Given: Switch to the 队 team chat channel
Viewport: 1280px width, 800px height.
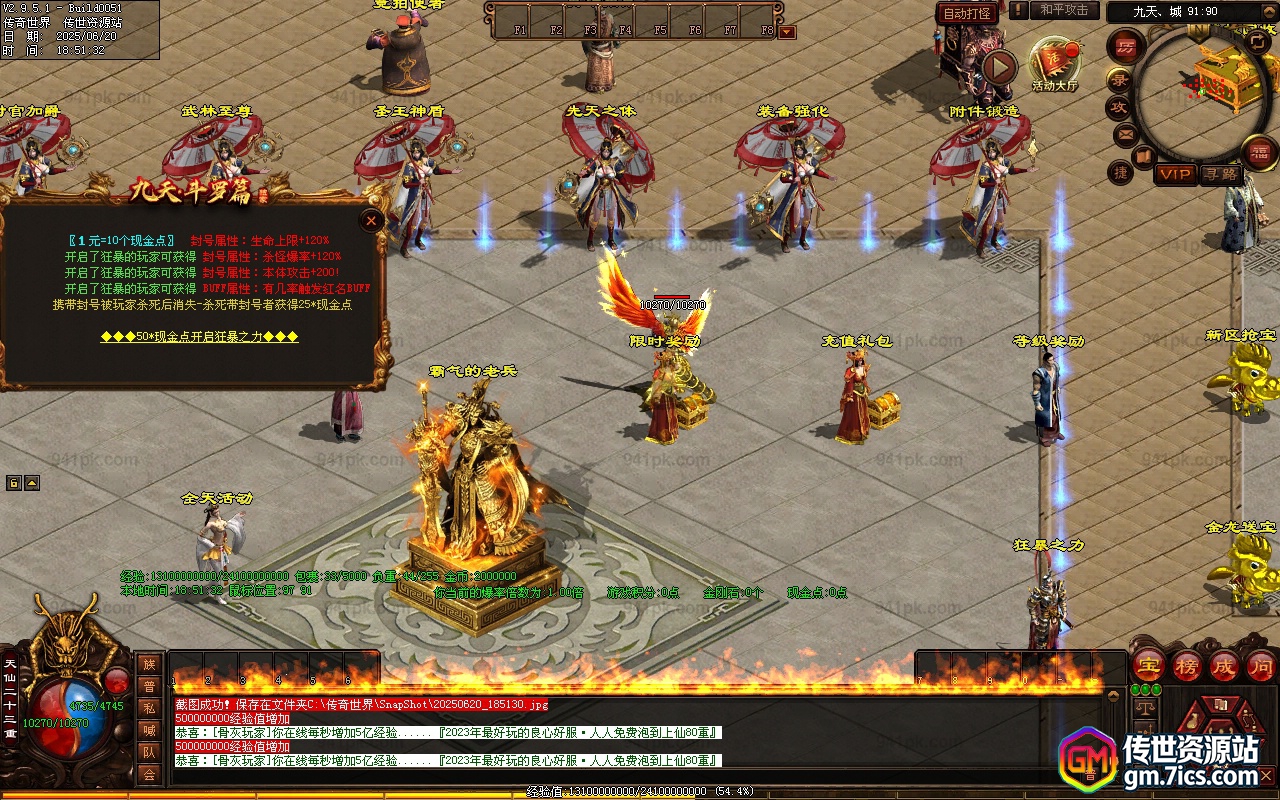Looking at the screenshot, I should [x=149, y=752].
